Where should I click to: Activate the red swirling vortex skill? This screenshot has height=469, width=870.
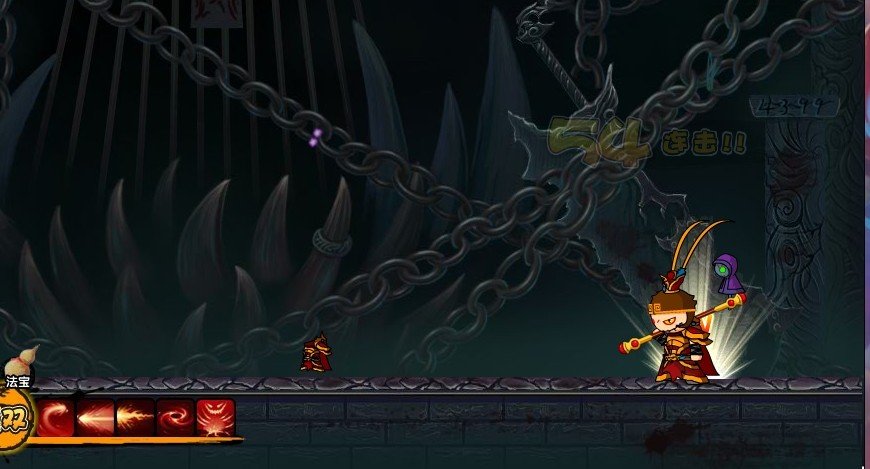[175, 416]
